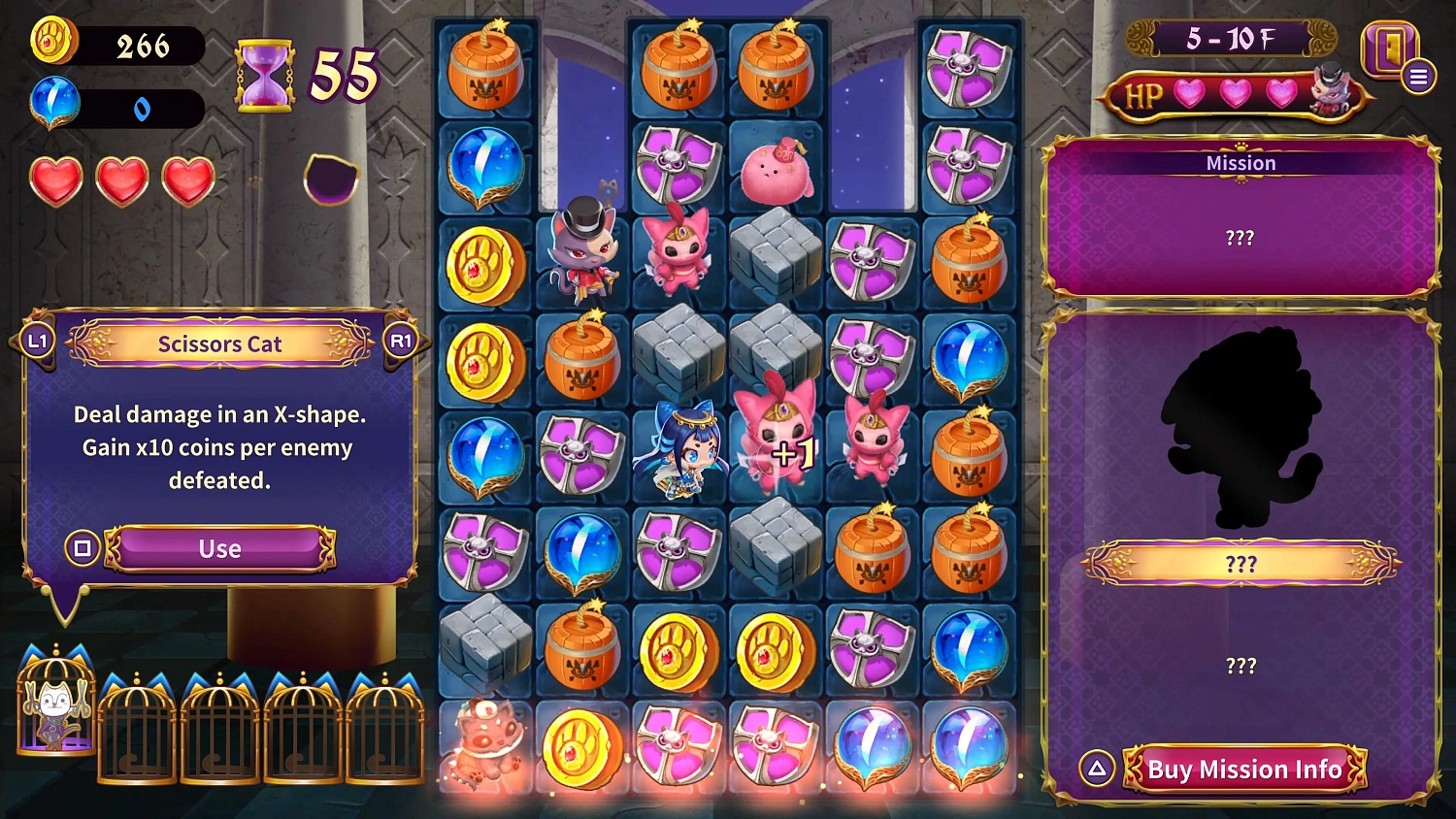Open the hamburger menu below the door icon

point(1418,76)
